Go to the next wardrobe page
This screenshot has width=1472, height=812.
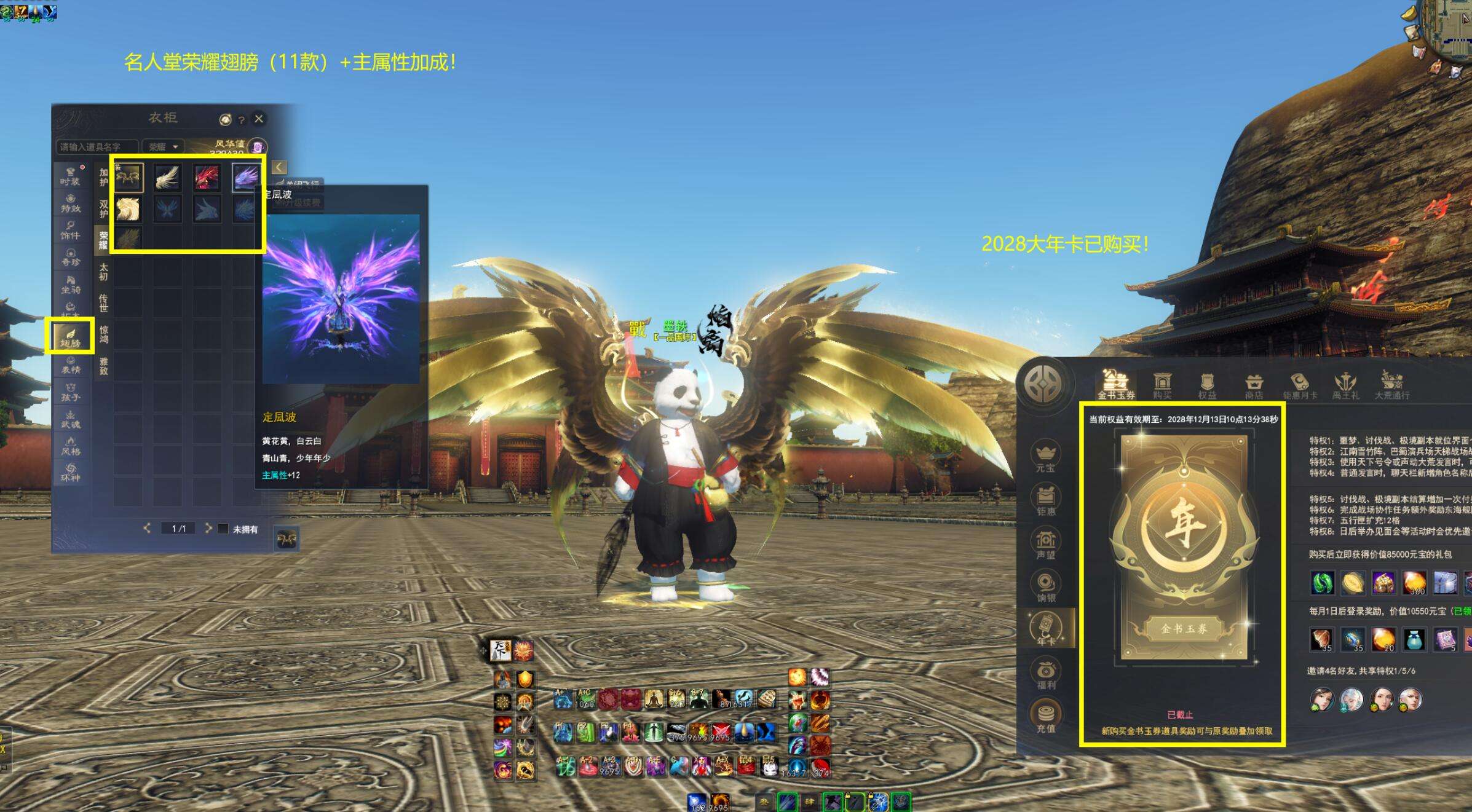click(x=208, y=528)
